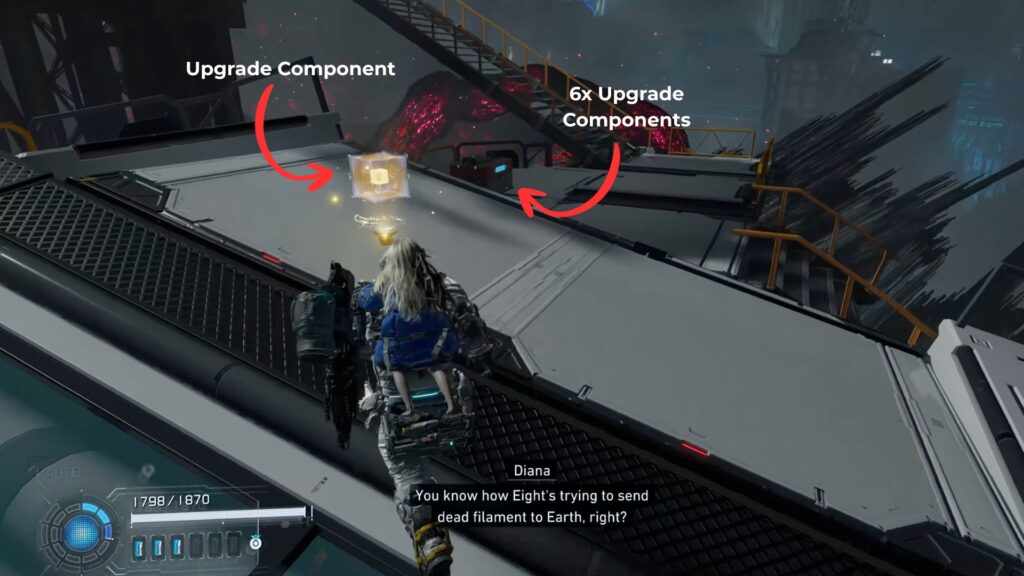1024x576 pixels.
Task: Select the small ring icon beside energy cells
Action: pos(256,543)
